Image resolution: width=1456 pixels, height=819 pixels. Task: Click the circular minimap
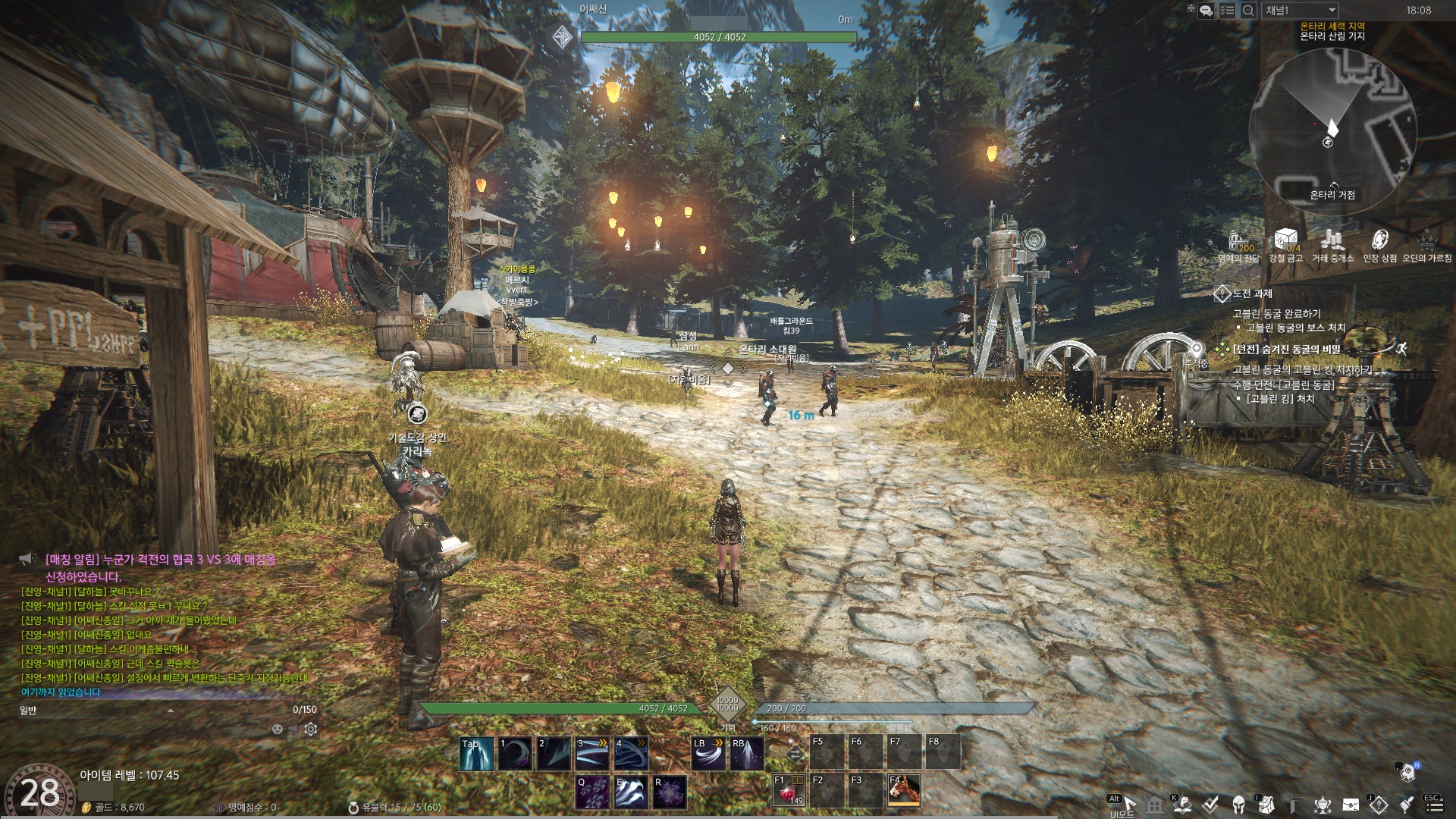pos(1332,130)
